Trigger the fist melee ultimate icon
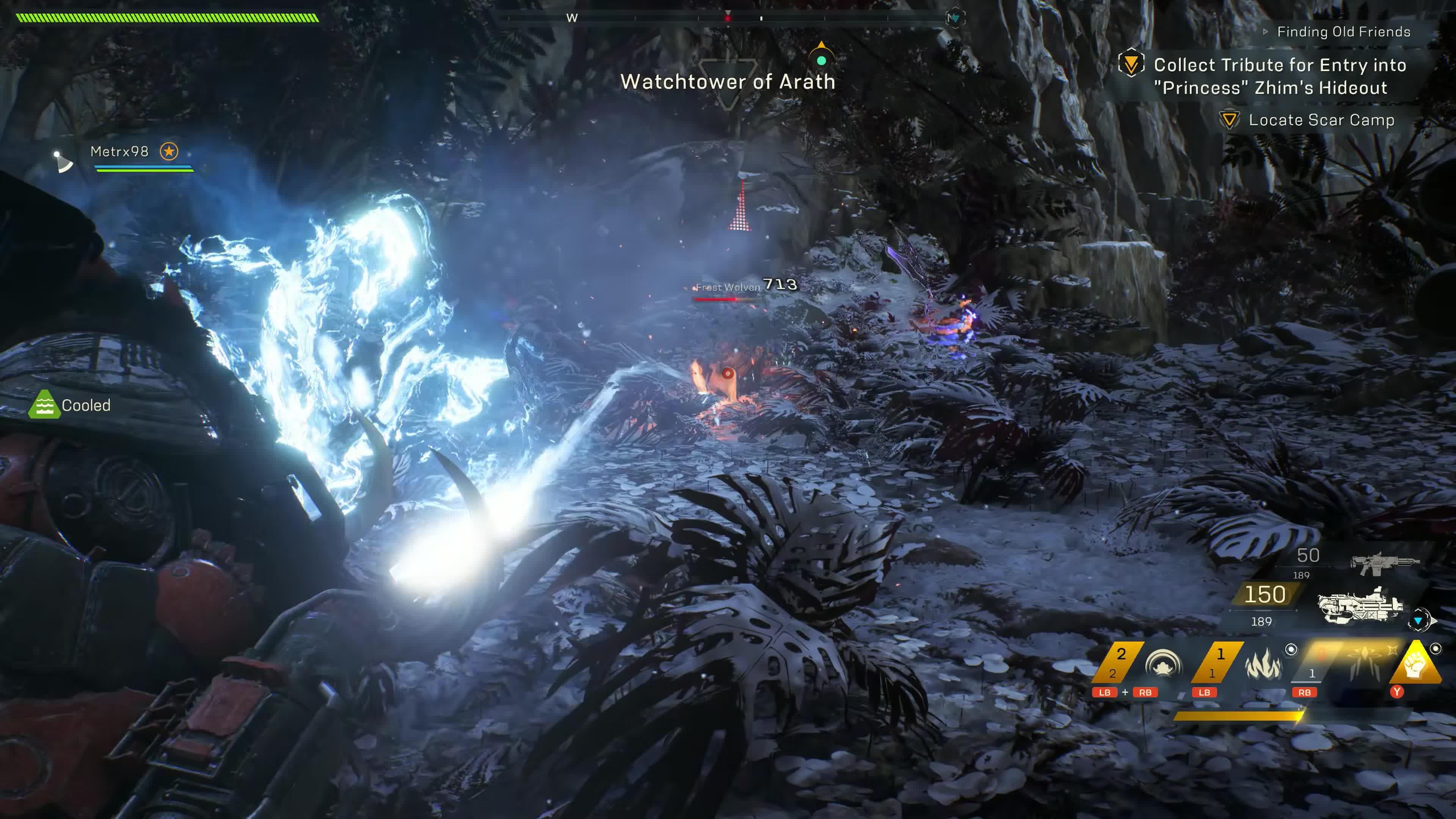Image resolution: width=1456 pixels, height=819 pixels. pos(1415,665)
